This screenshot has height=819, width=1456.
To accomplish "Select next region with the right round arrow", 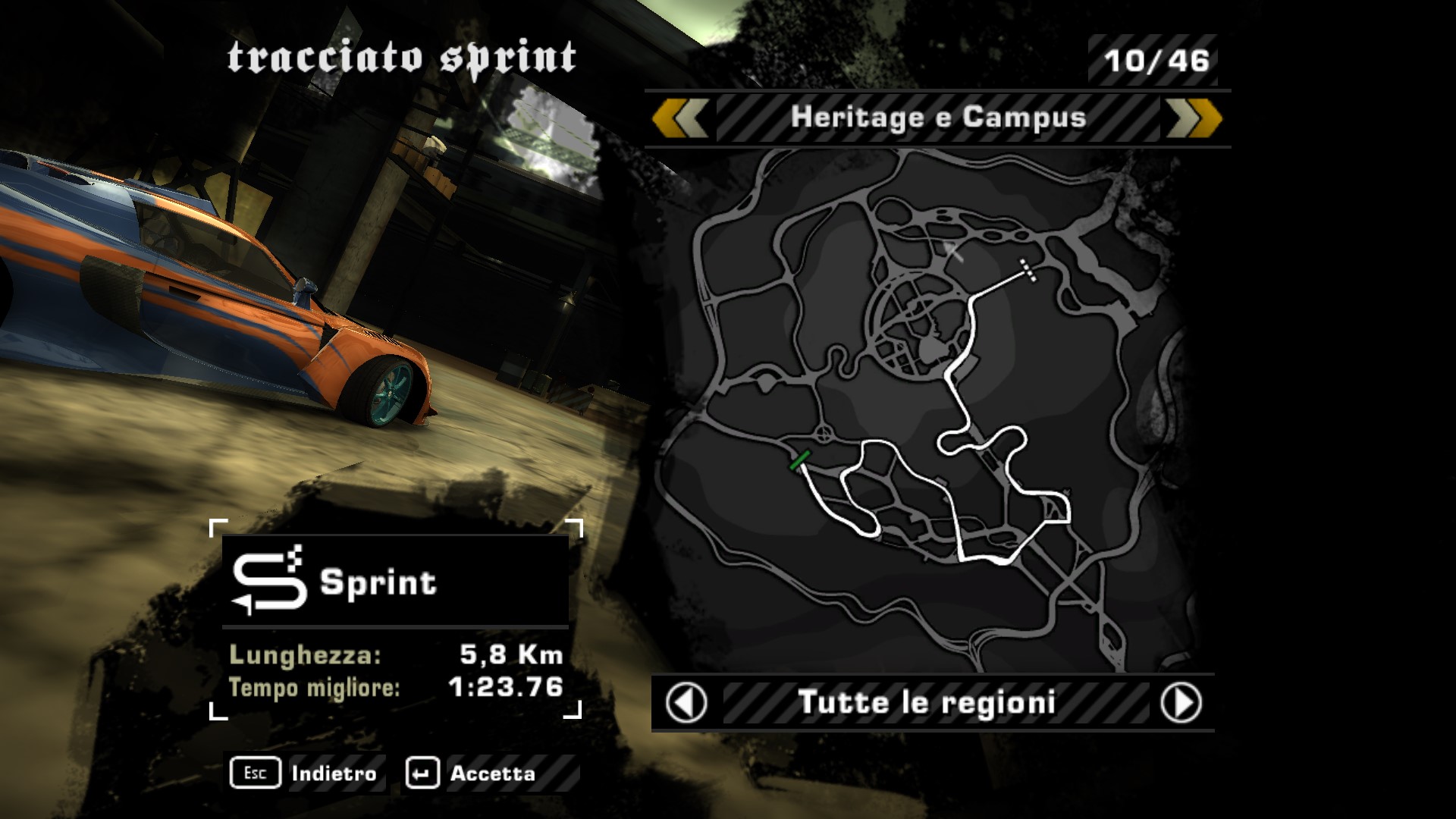I will point(1181,703).
